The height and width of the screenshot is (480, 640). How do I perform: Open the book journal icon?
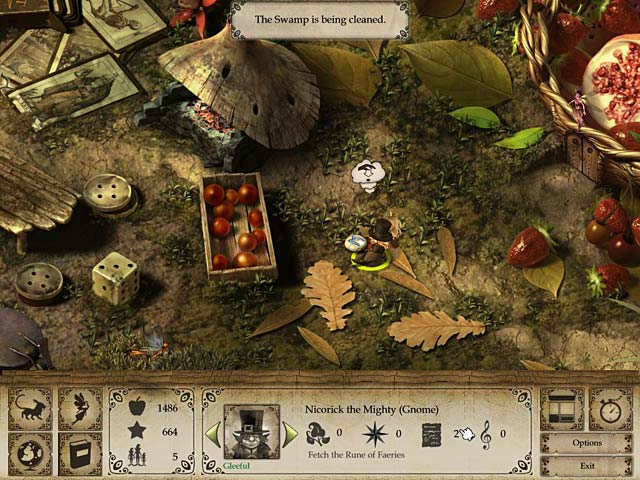[x=79, y=453]
